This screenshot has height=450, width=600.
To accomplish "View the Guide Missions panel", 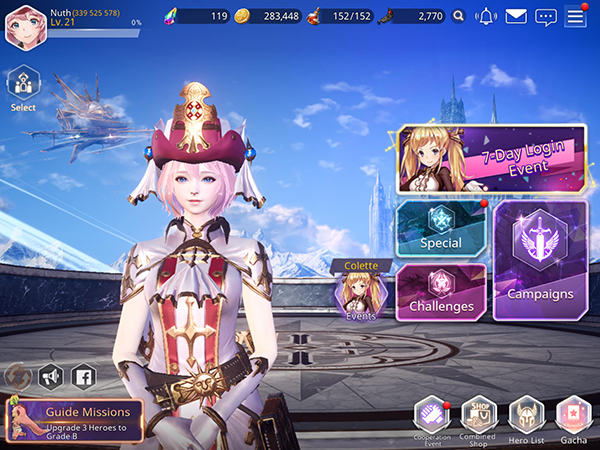I will [75, 418].
